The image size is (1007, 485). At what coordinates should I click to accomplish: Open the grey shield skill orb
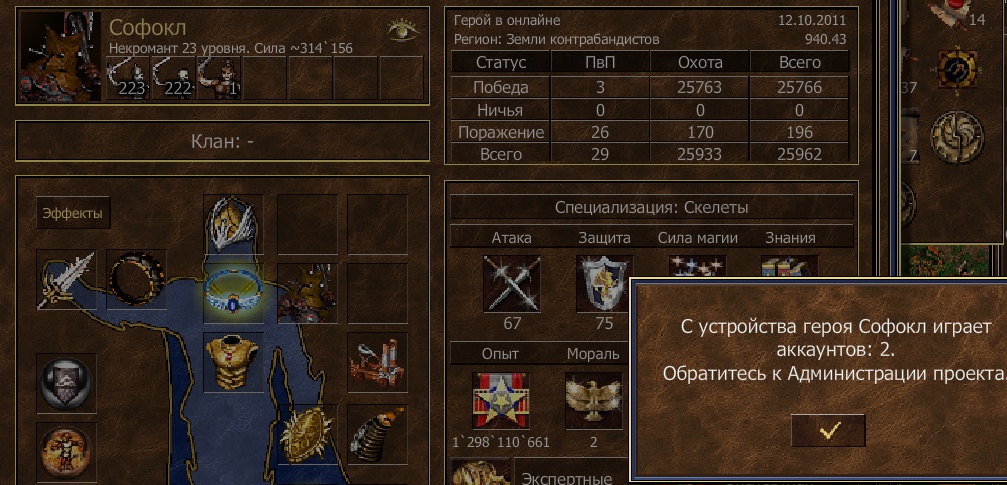[66, 382]
